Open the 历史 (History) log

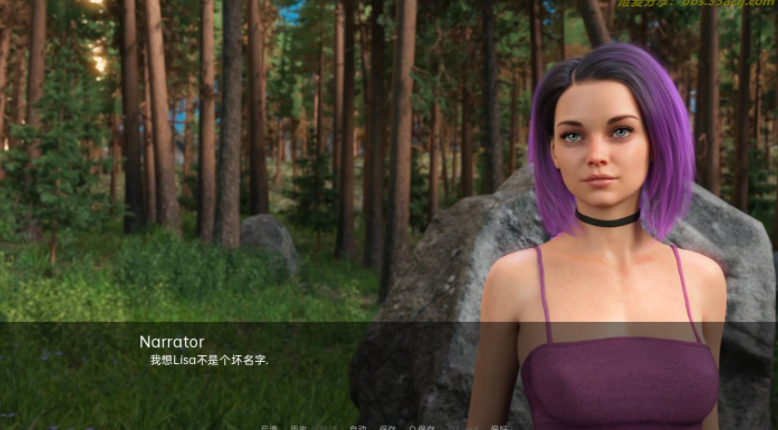[x=298, y=427]
